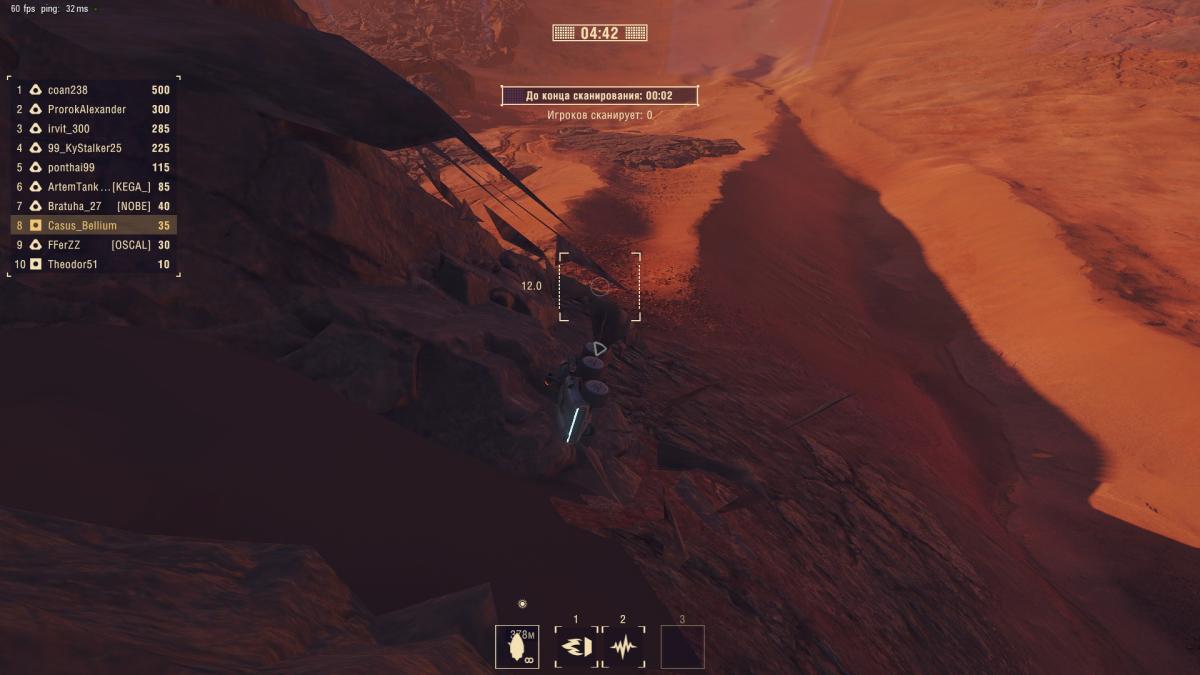Screen dimensions: 1200x675
Task: Select the shell ammo slot with infinity symbol
Action: point(517,647)
